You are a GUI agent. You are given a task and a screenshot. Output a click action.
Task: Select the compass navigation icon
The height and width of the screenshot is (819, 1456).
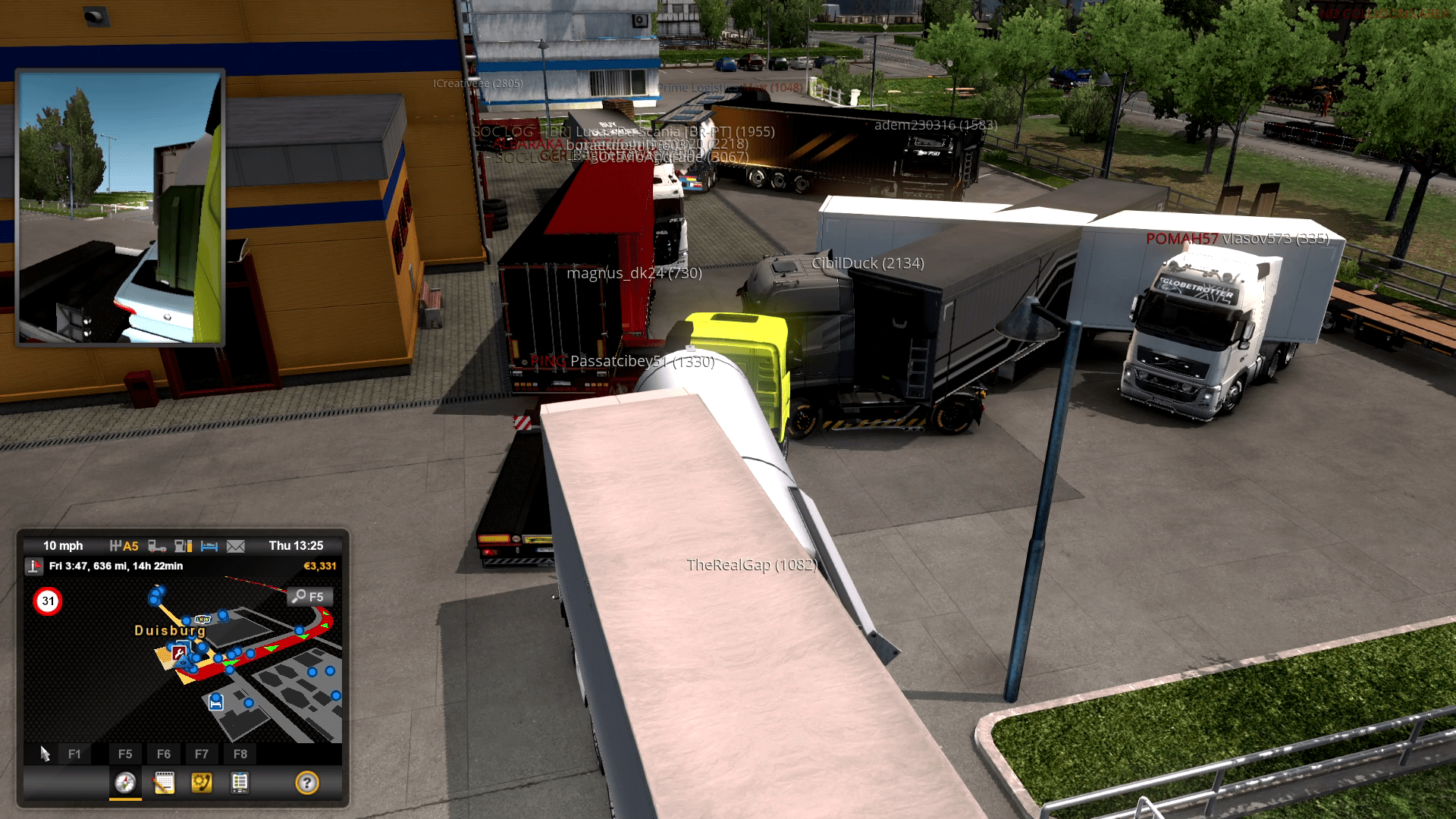125,782
